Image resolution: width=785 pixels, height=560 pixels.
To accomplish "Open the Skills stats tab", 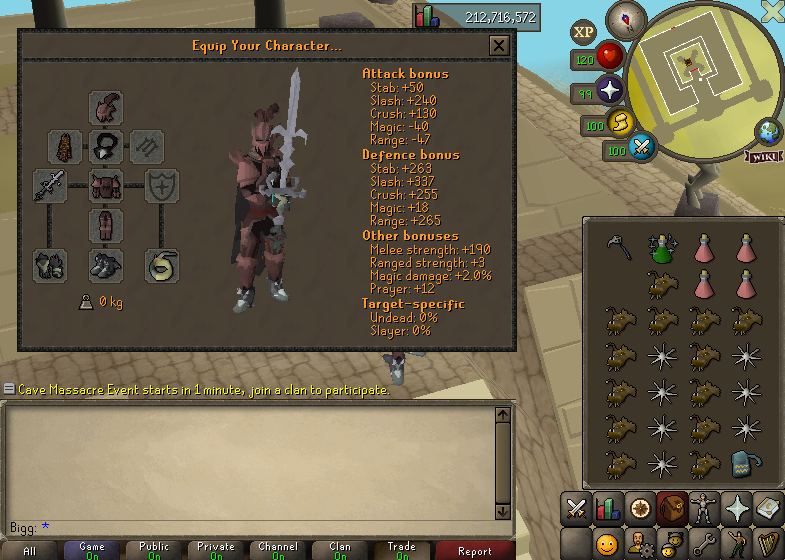I will coord(607,509).
